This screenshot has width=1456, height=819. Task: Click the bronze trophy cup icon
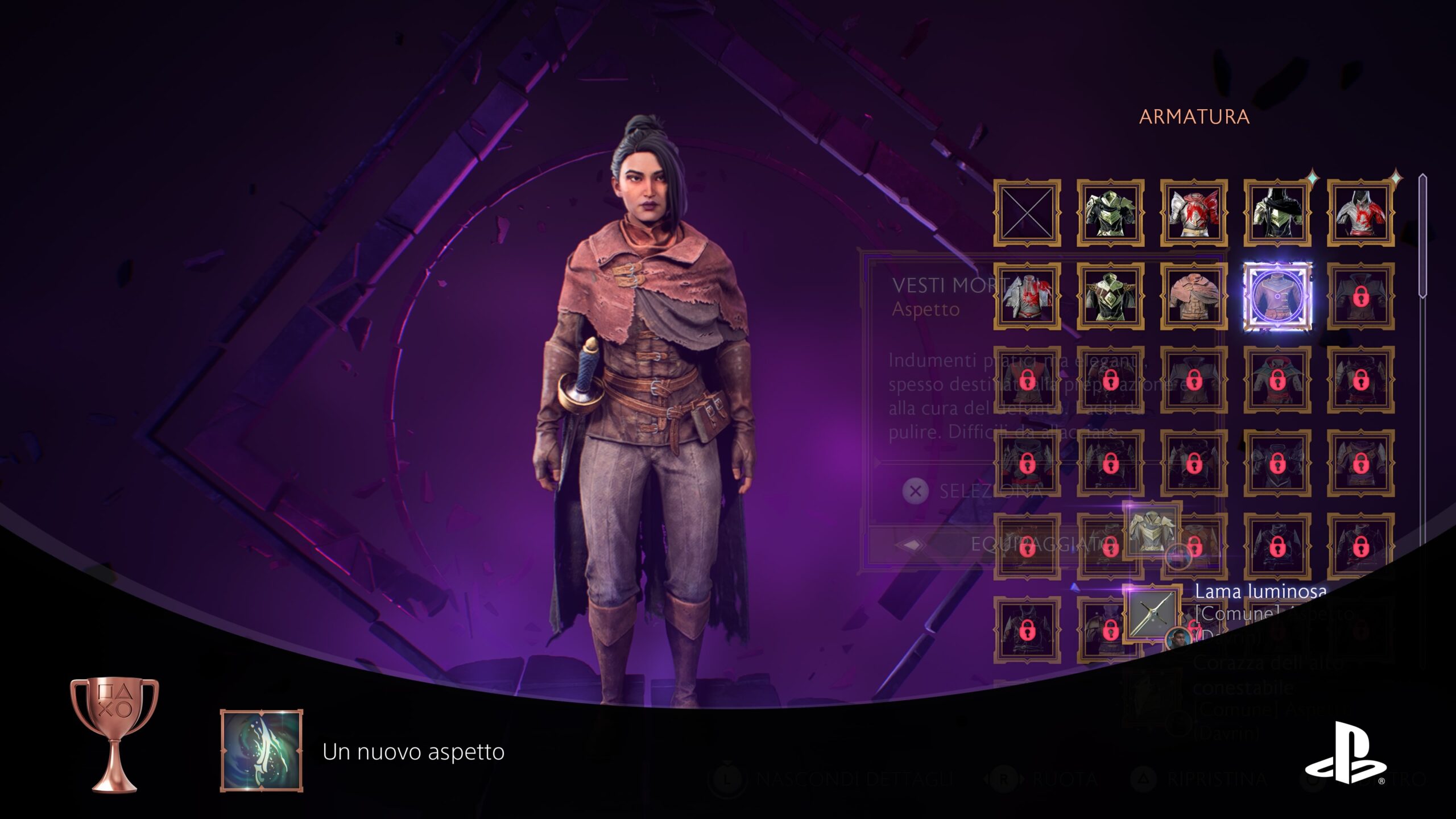[x=114, y=734]
